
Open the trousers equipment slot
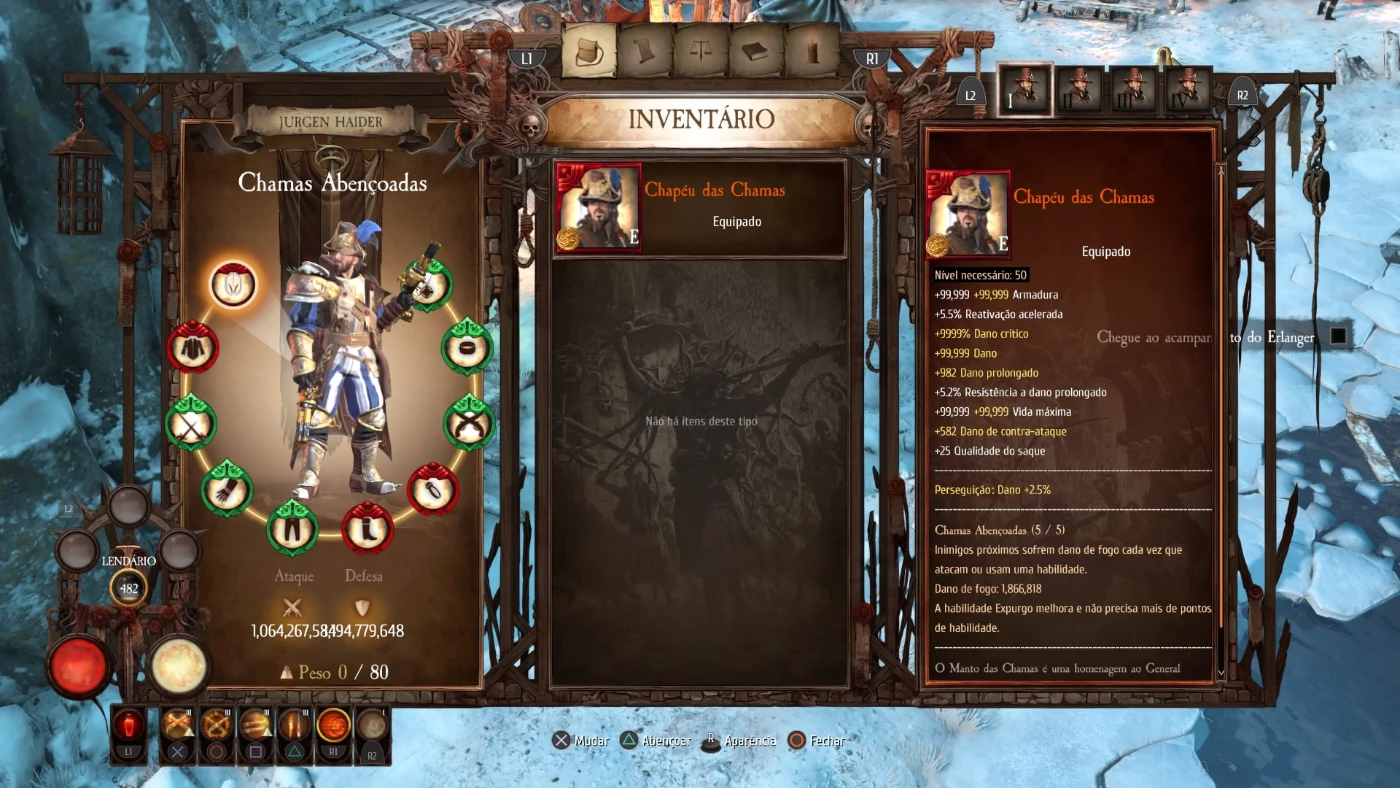[292, 527]
